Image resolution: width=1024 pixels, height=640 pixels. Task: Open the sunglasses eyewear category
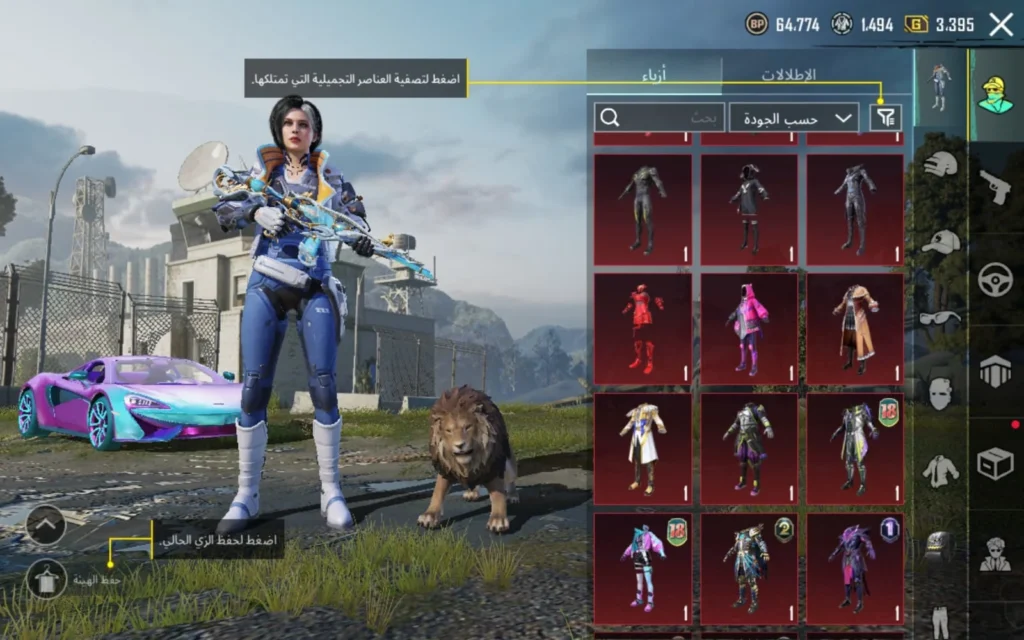click(940, 317)
